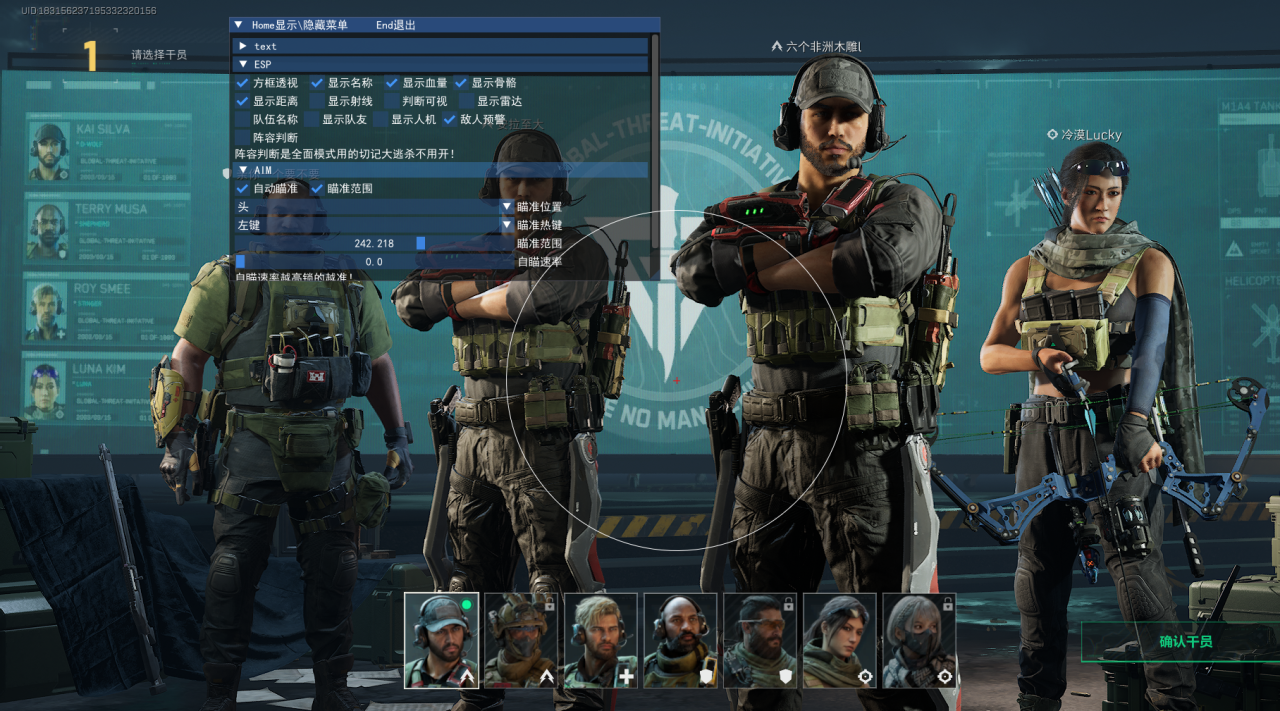Confirm operator with the 确认干员 button

point(1185,641)
